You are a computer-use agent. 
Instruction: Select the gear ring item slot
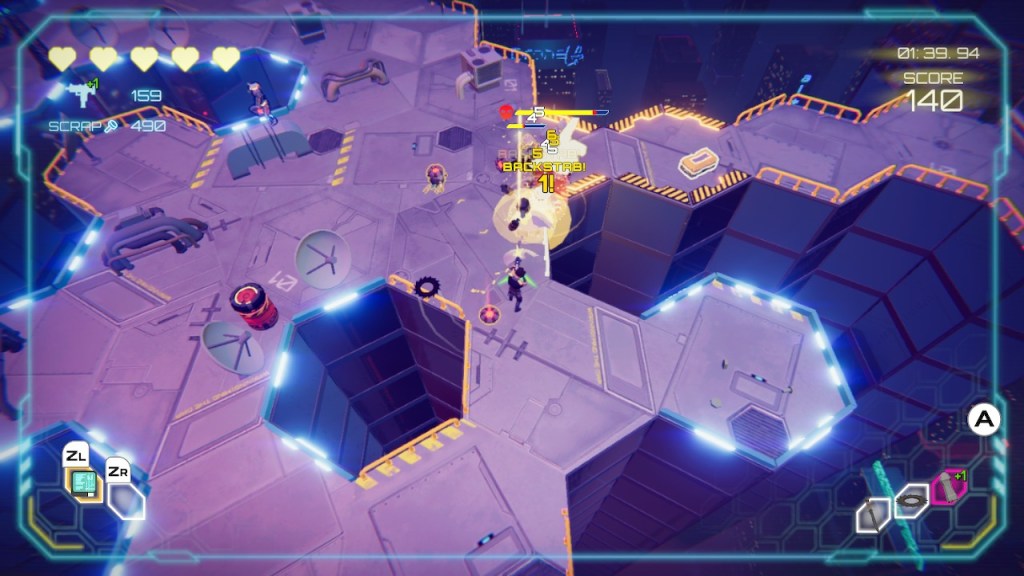pyautogui.click(x=910, y=499)
